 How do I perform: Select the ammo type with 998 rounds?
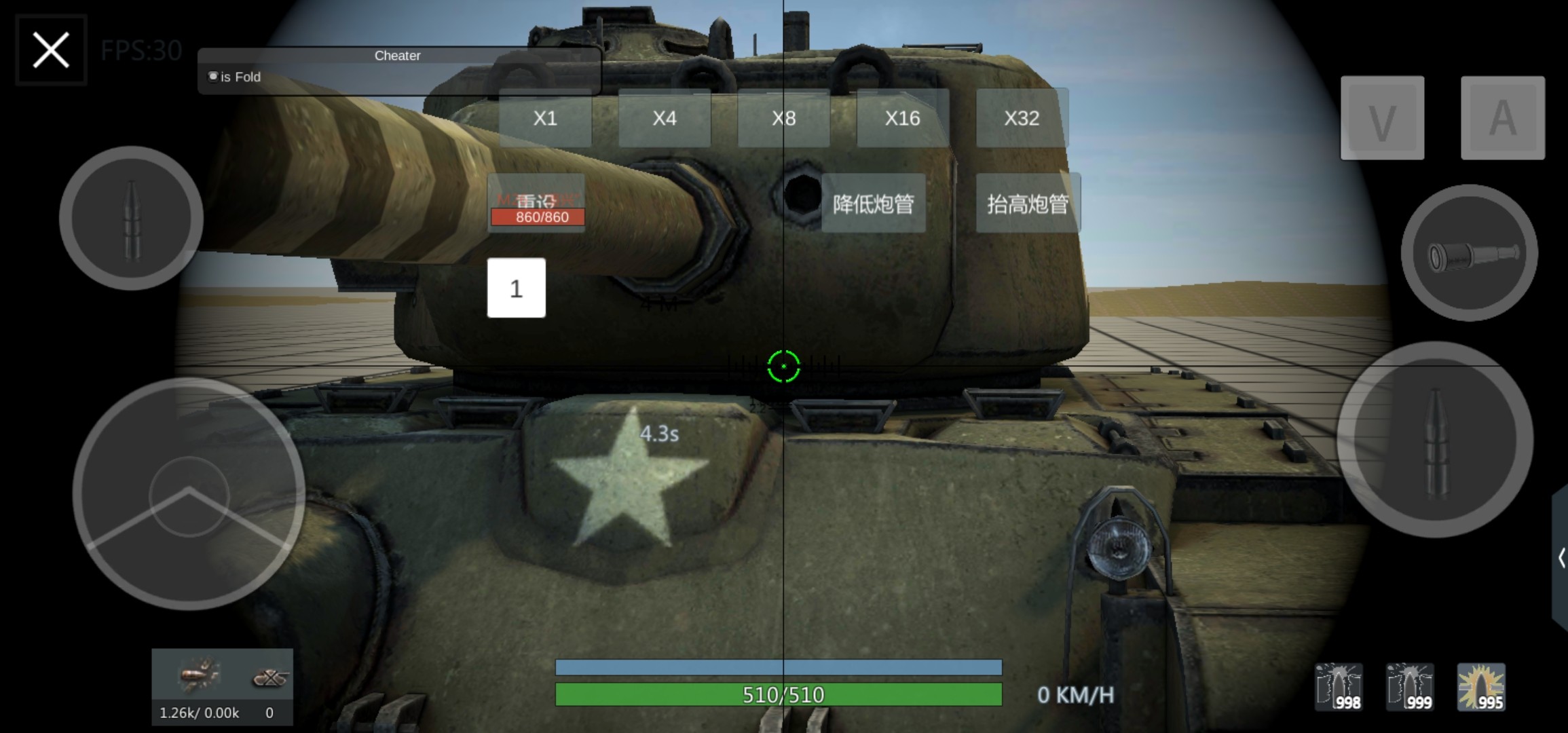coord(1339,687)
